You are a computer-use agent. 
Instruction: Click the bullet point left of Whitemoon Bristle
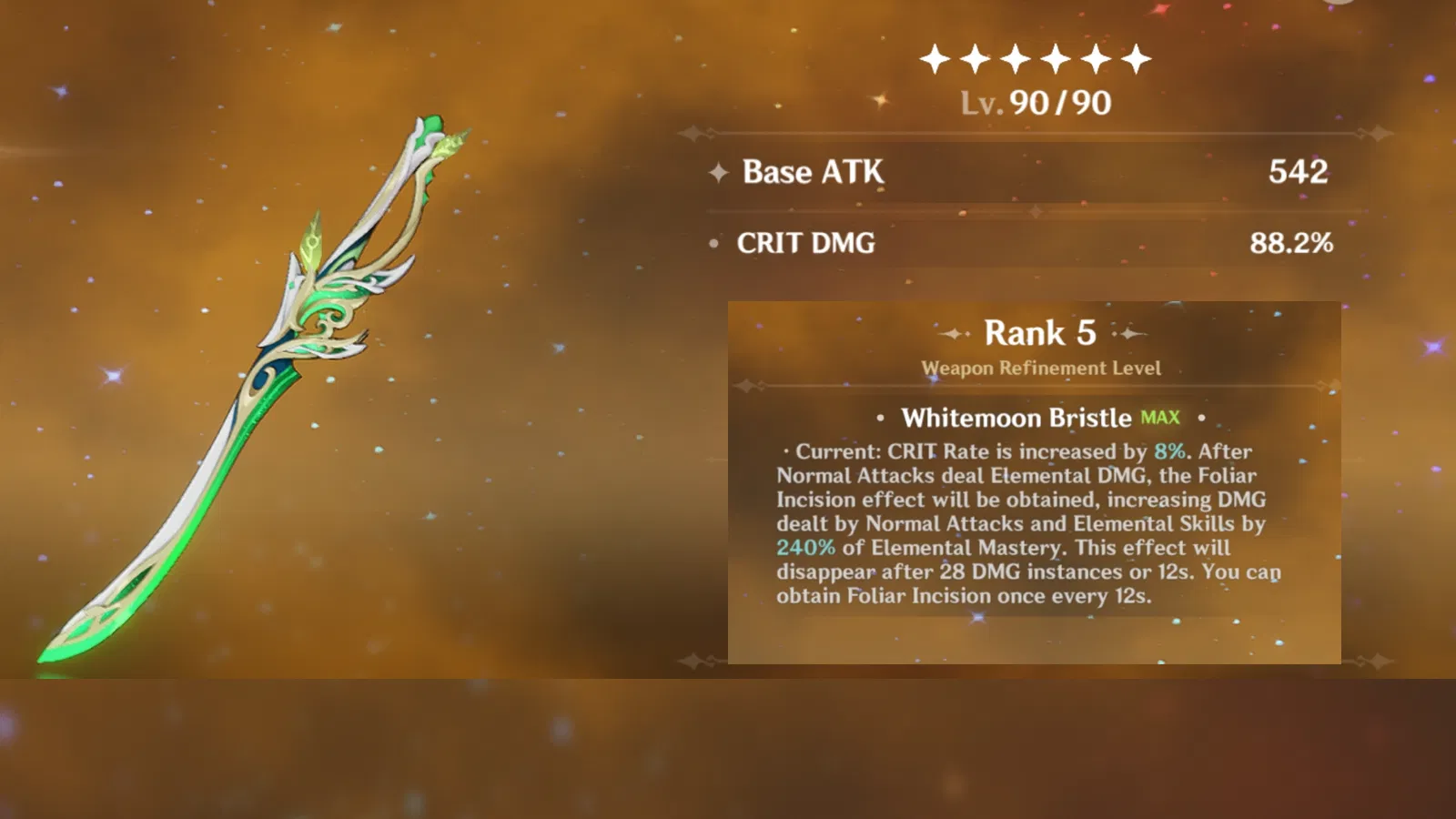coord(879,419)
